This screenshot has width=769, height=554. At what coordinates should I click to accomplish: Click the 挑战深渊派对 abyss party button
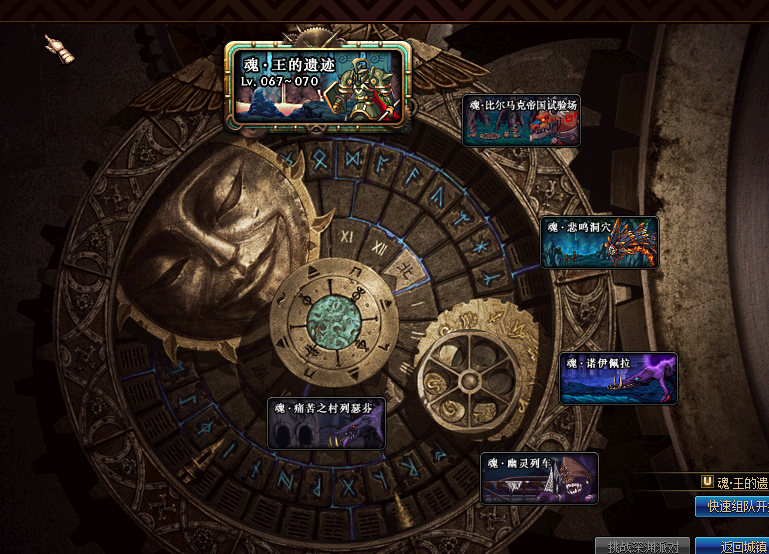643,546
